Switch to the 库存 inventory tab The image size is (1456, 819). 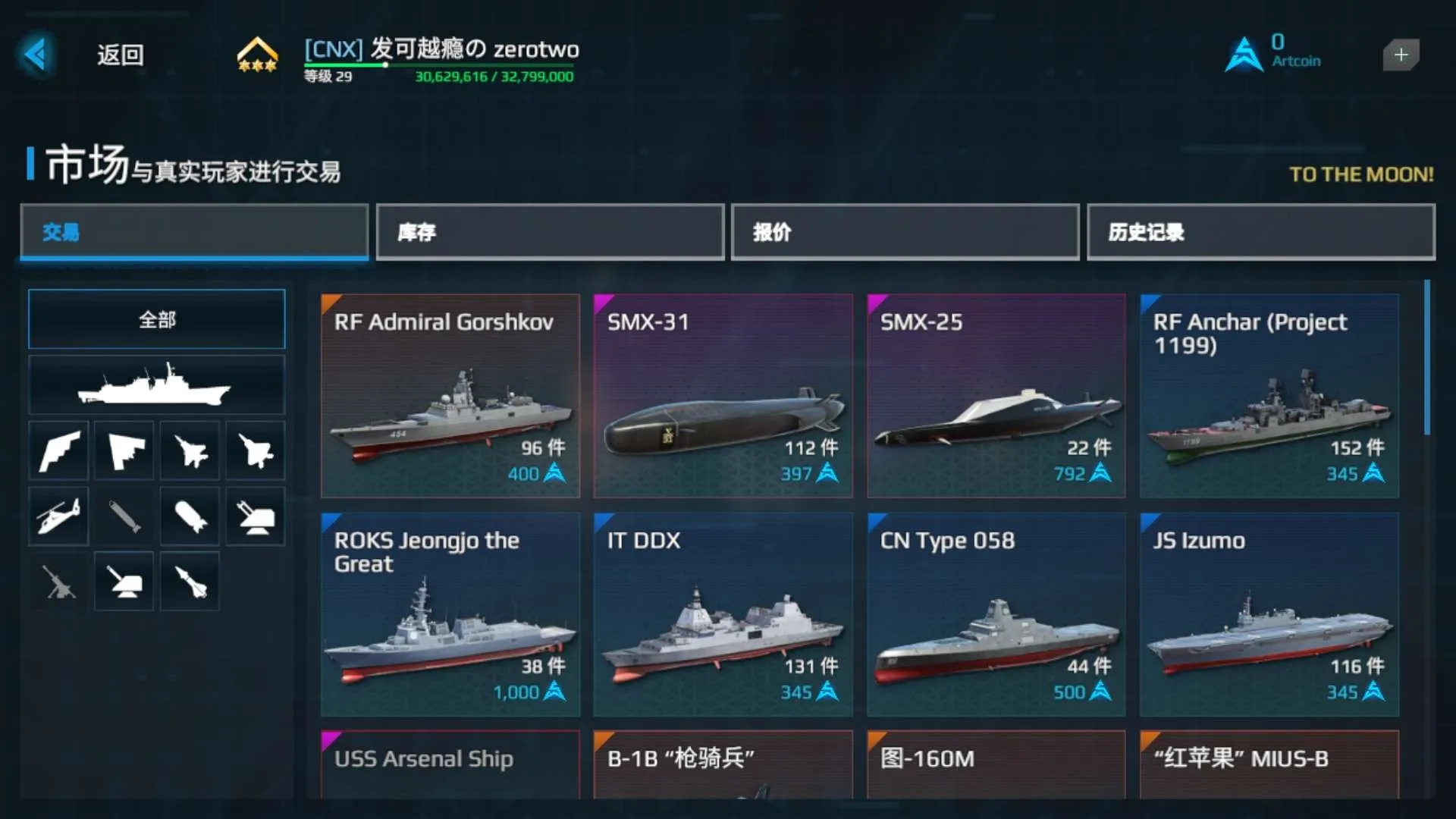tap(550, 232)
